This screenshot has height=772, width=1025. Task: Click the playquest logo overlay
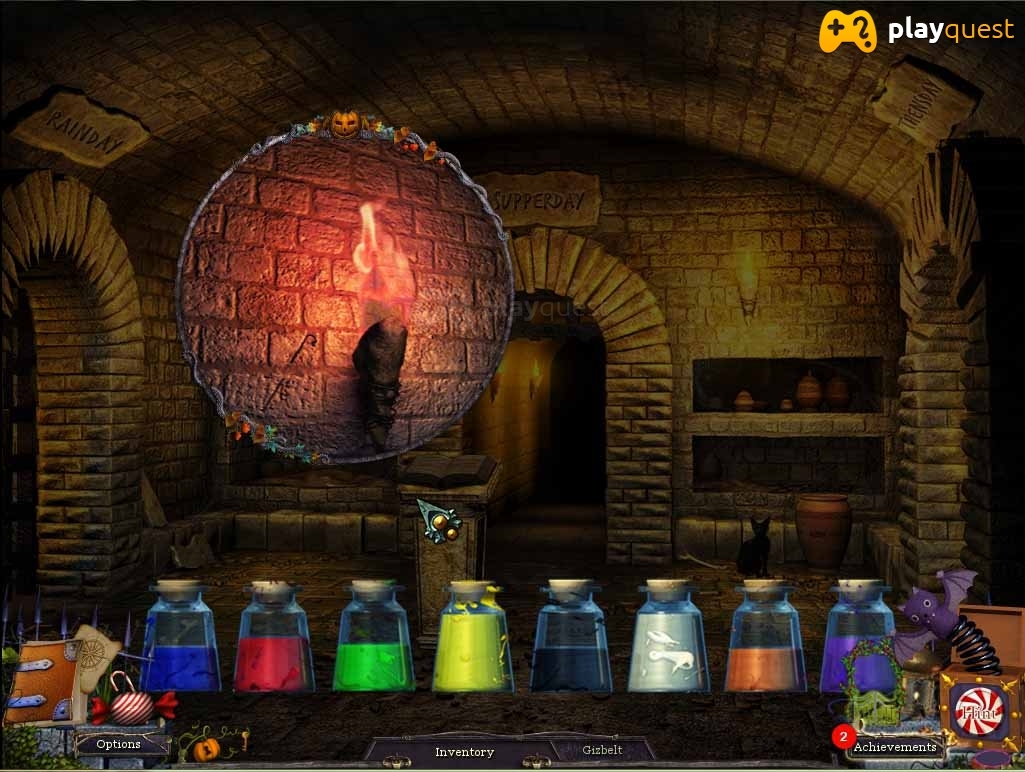(916, 31)
